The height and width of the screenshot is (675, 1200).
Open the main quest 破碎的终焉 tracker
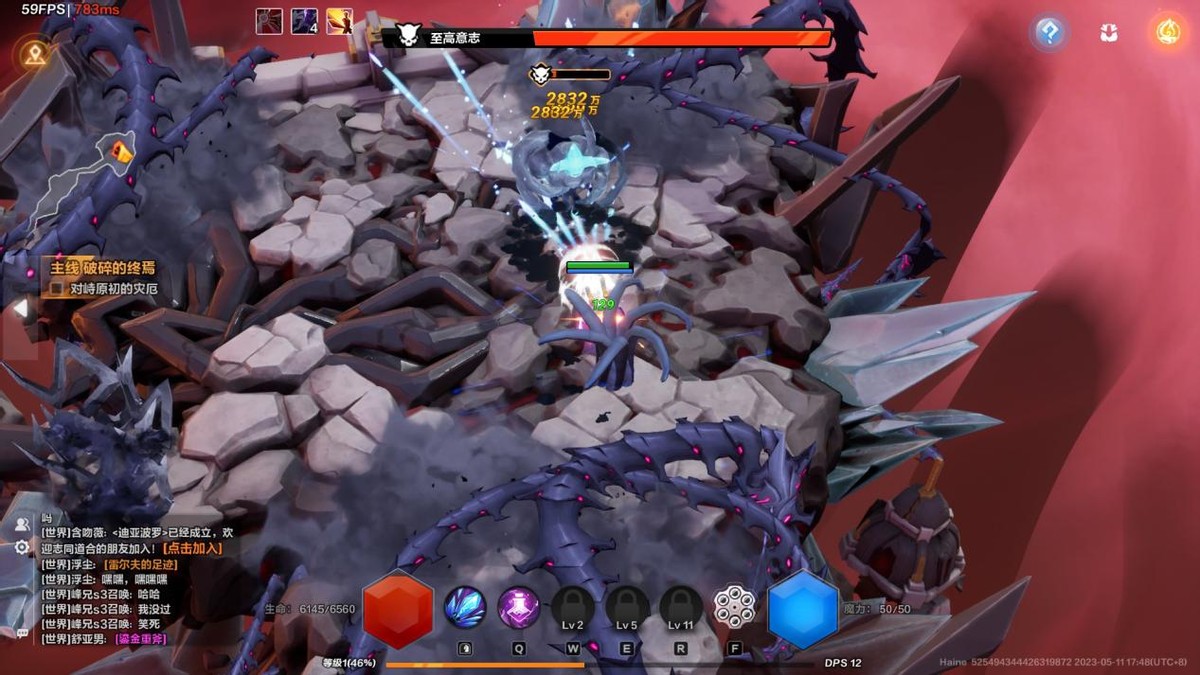tap(105, 268)
